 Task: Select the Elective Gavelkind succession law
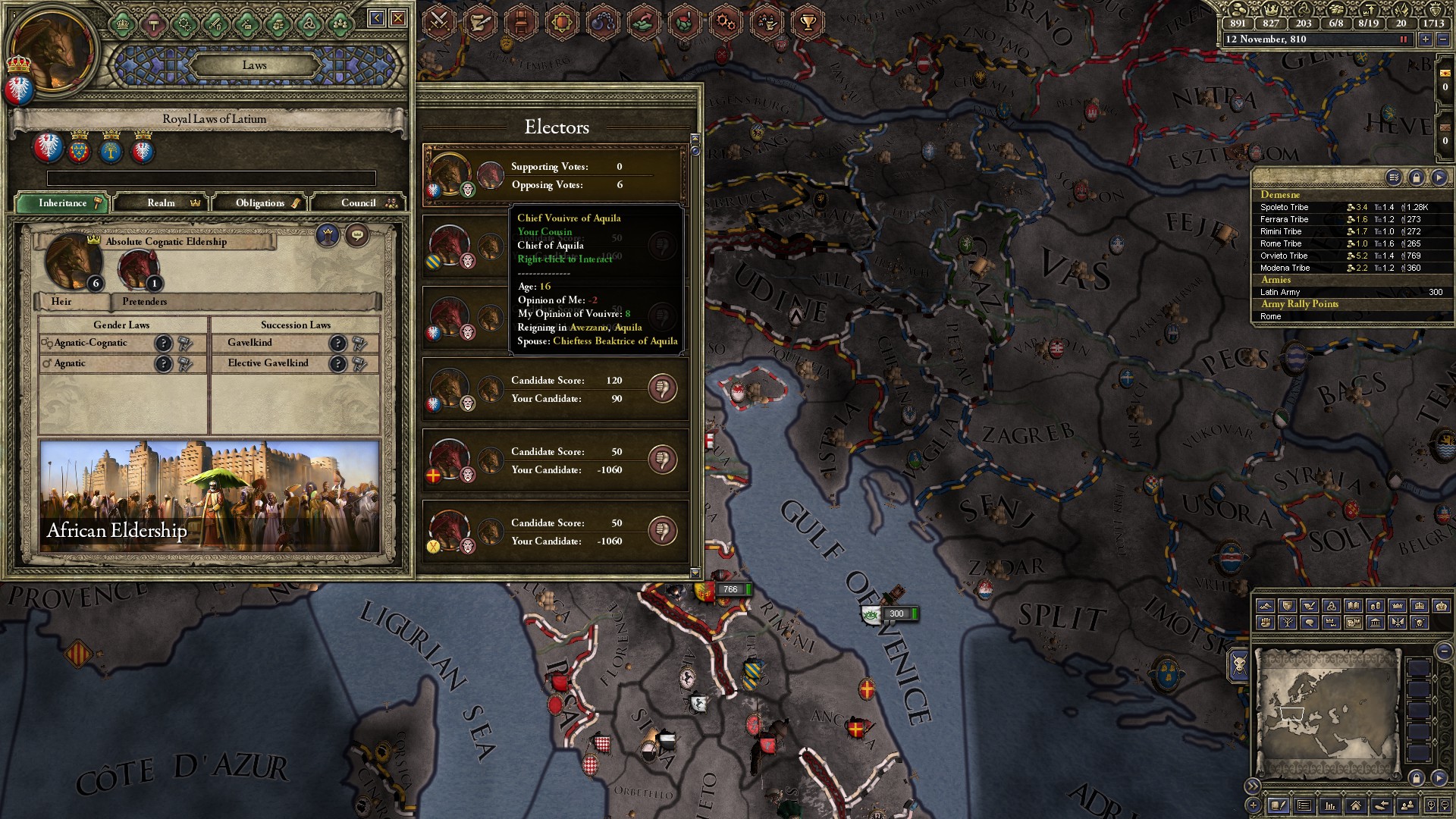(x=268, y=363)
